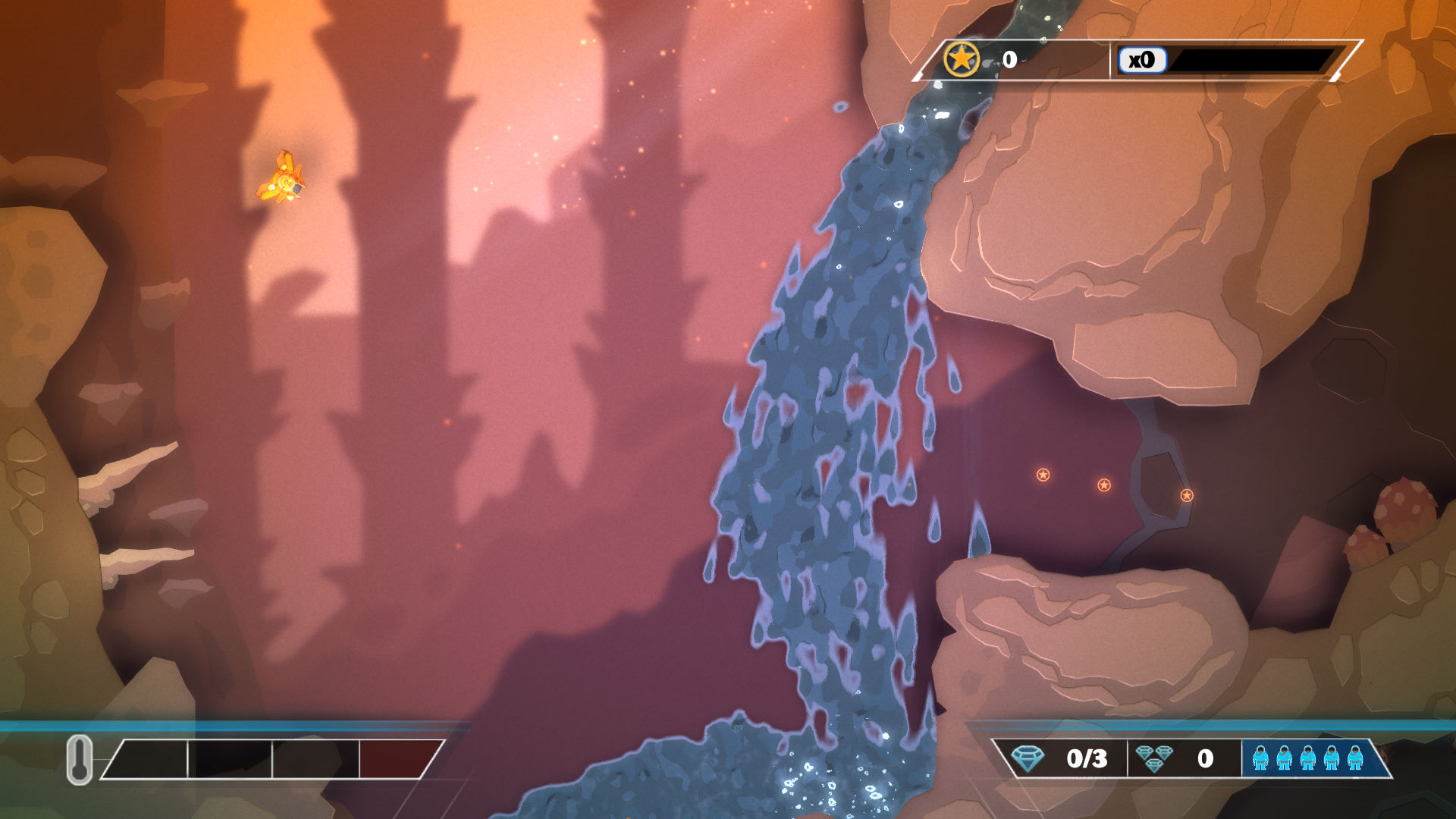Screen dimensions: 1456x819
Task: Click the triple diamond cluster icon
Action: point(1154,758)
